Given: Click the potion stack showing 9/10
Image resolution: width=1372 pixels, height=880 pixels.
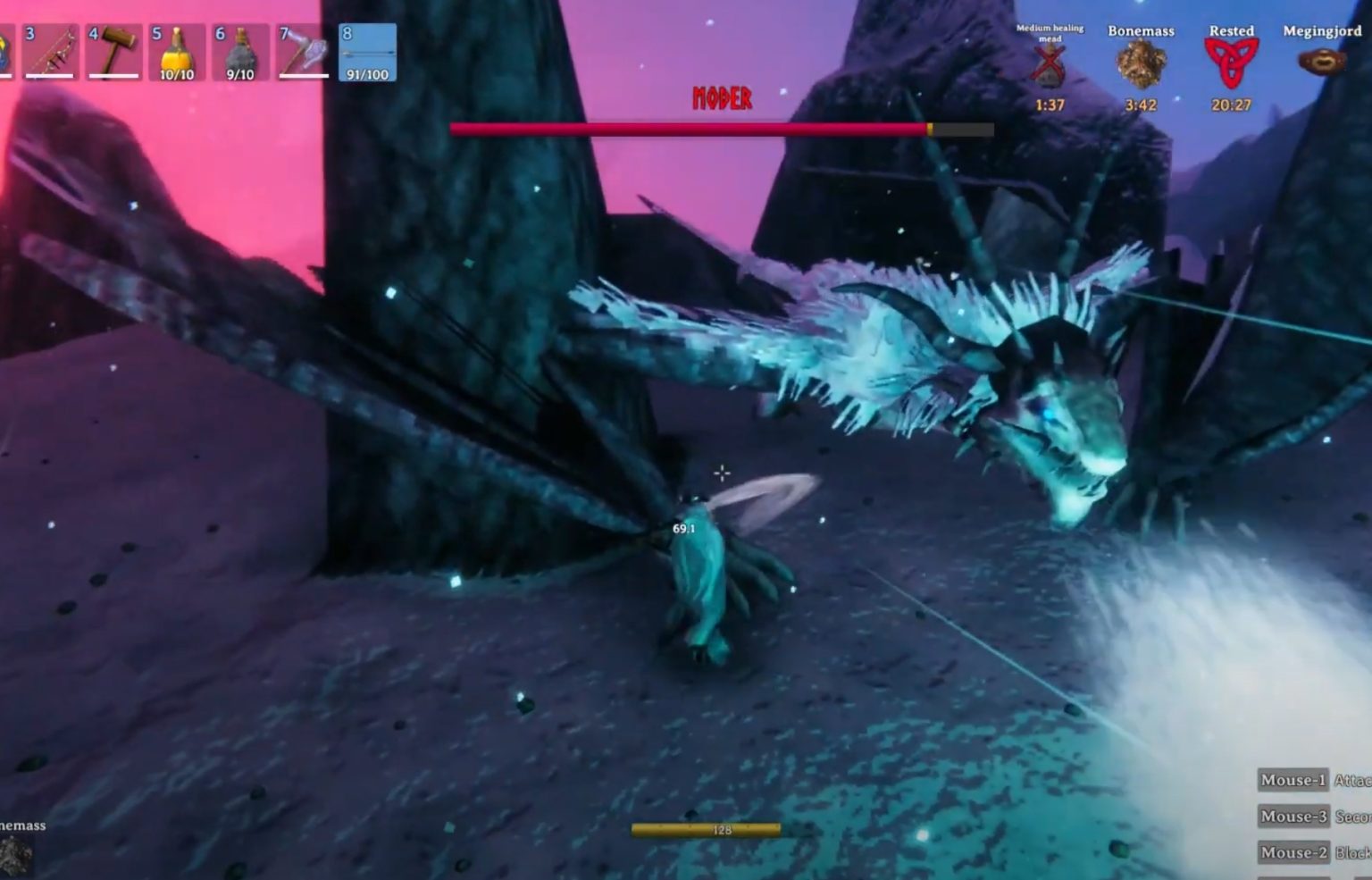Looking at the screenshot, I should (241, 51).
